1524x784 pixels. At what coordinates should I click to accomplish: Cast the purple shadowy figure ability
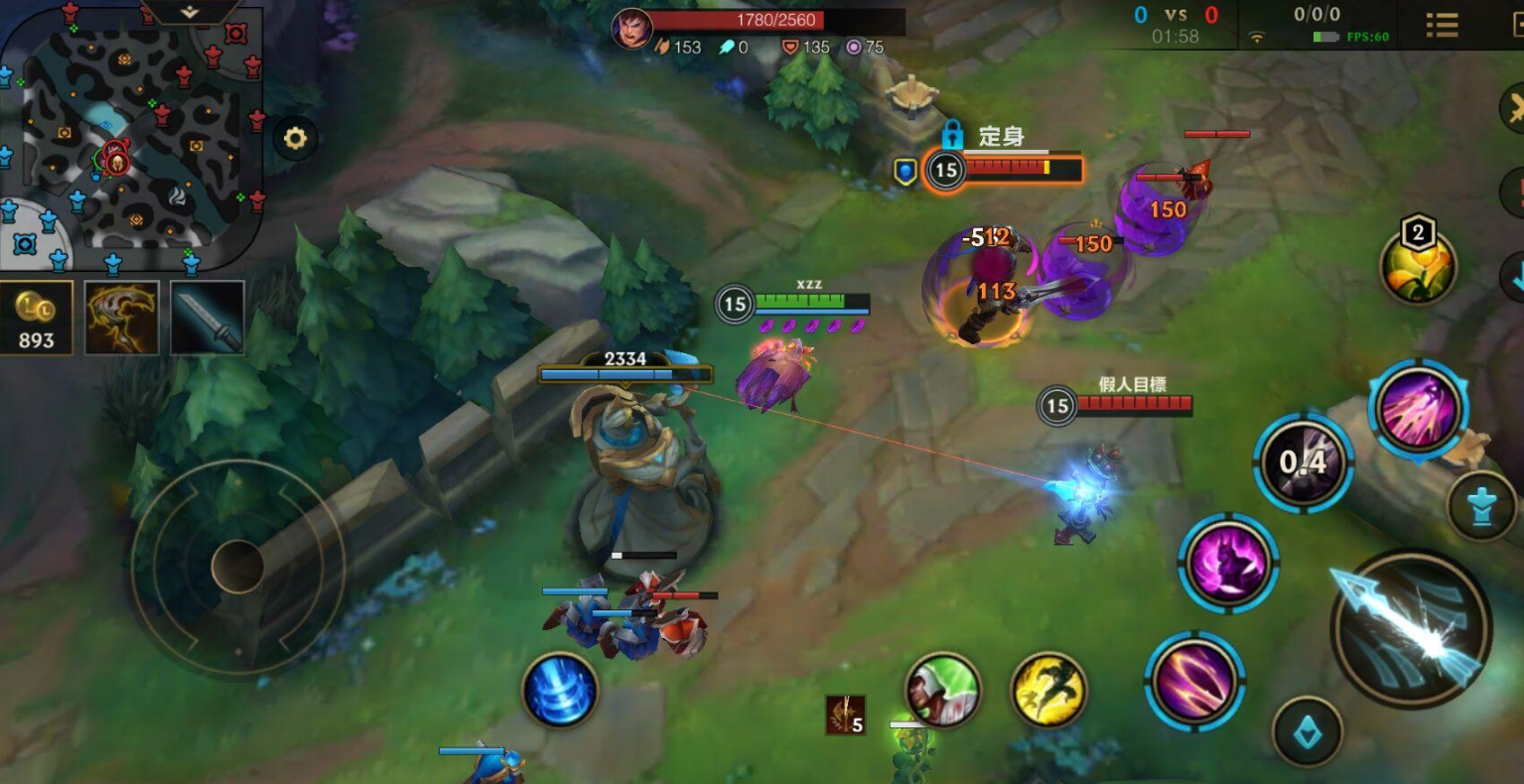pyautogui.click(x=1228, y=563)
